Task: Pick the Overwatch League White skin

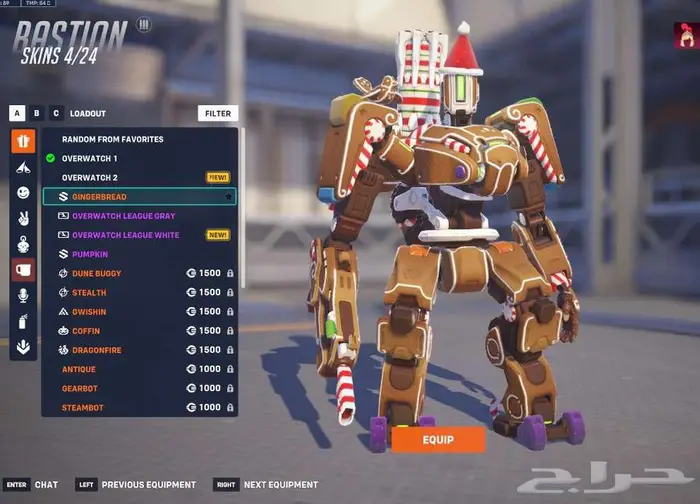Action: pos(125,235)
